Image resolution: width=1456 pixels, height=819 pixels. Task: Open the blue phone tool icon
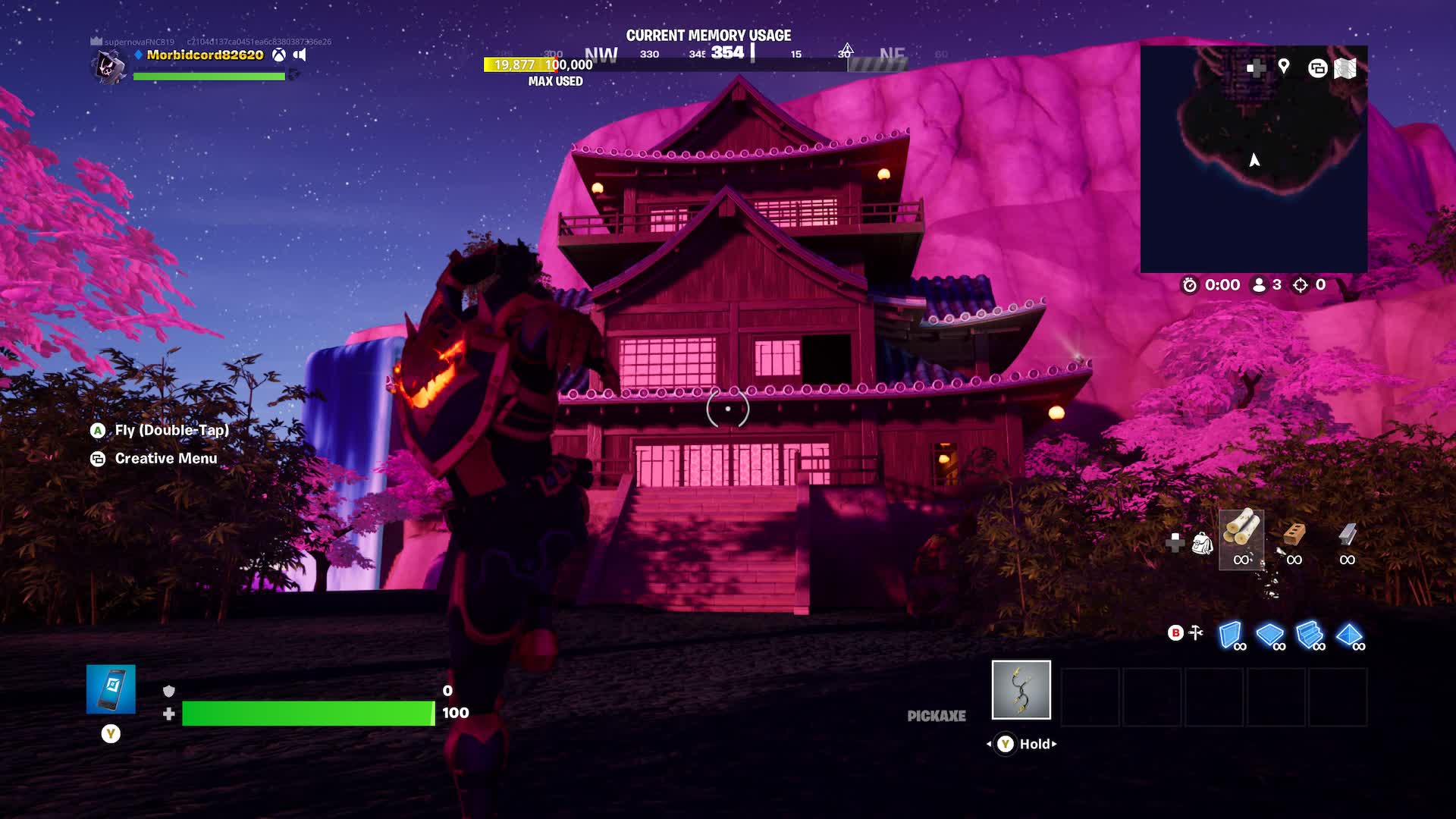coord(111,689)
